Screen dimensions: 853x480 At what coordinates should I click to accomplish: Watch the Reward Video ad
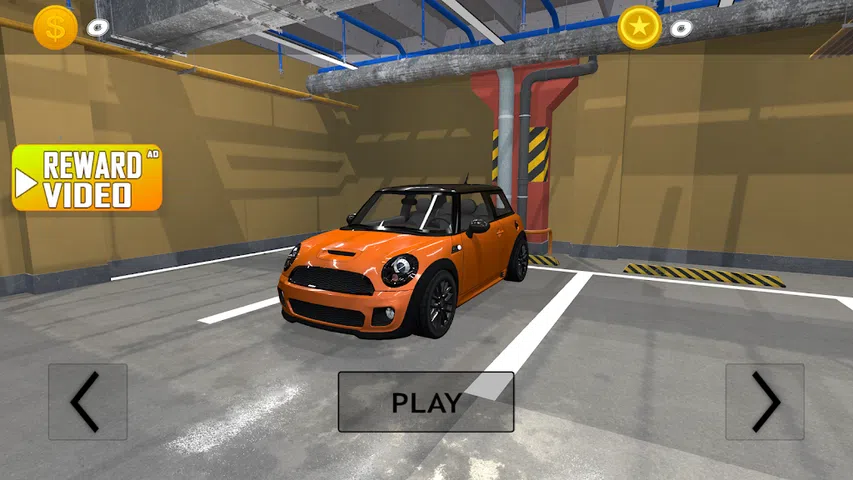pos(87,178)
